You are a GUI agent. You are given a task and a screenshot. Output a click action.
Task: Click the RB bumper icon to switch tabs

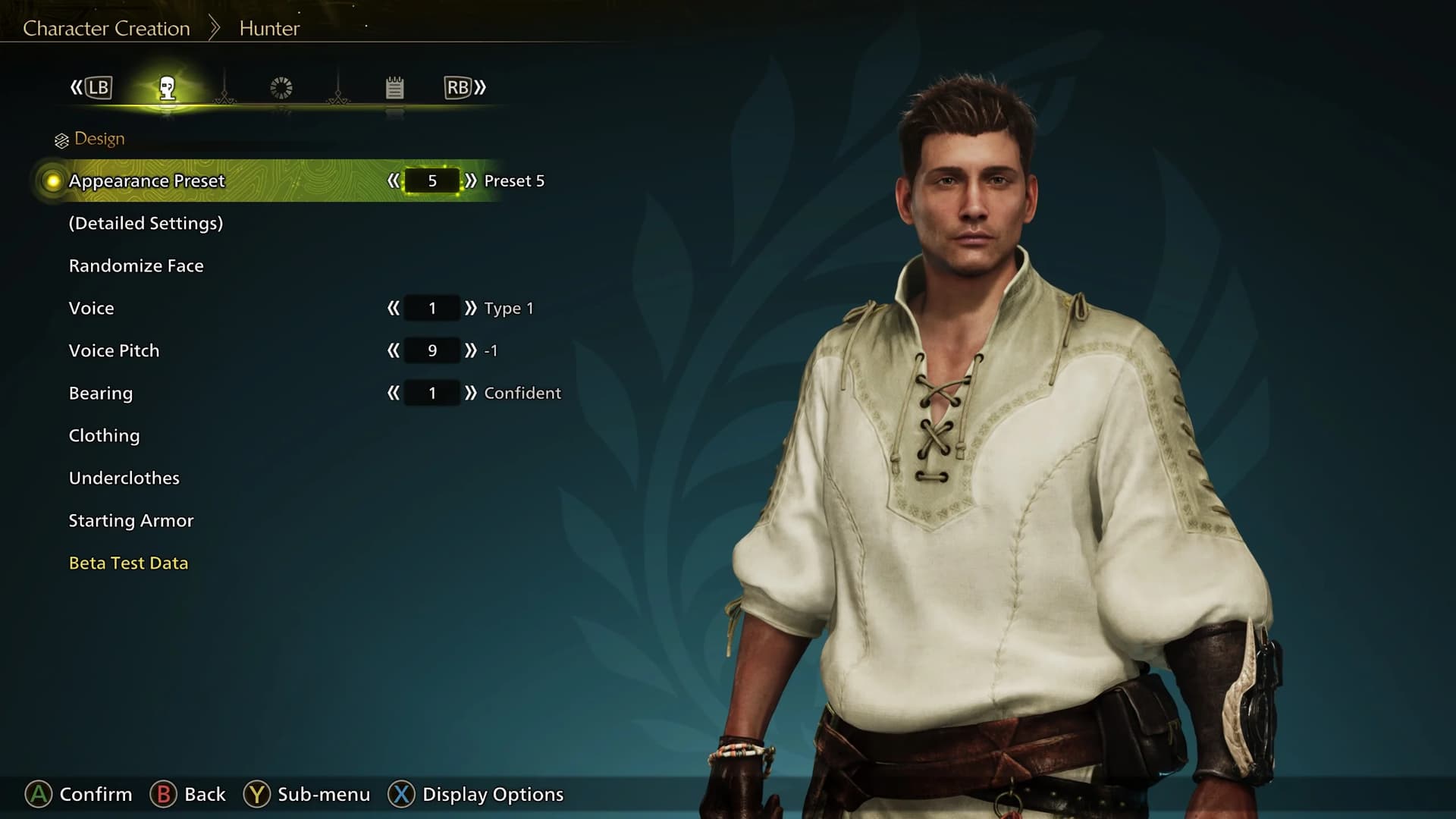pyautogui.click(x=456, y=87)
